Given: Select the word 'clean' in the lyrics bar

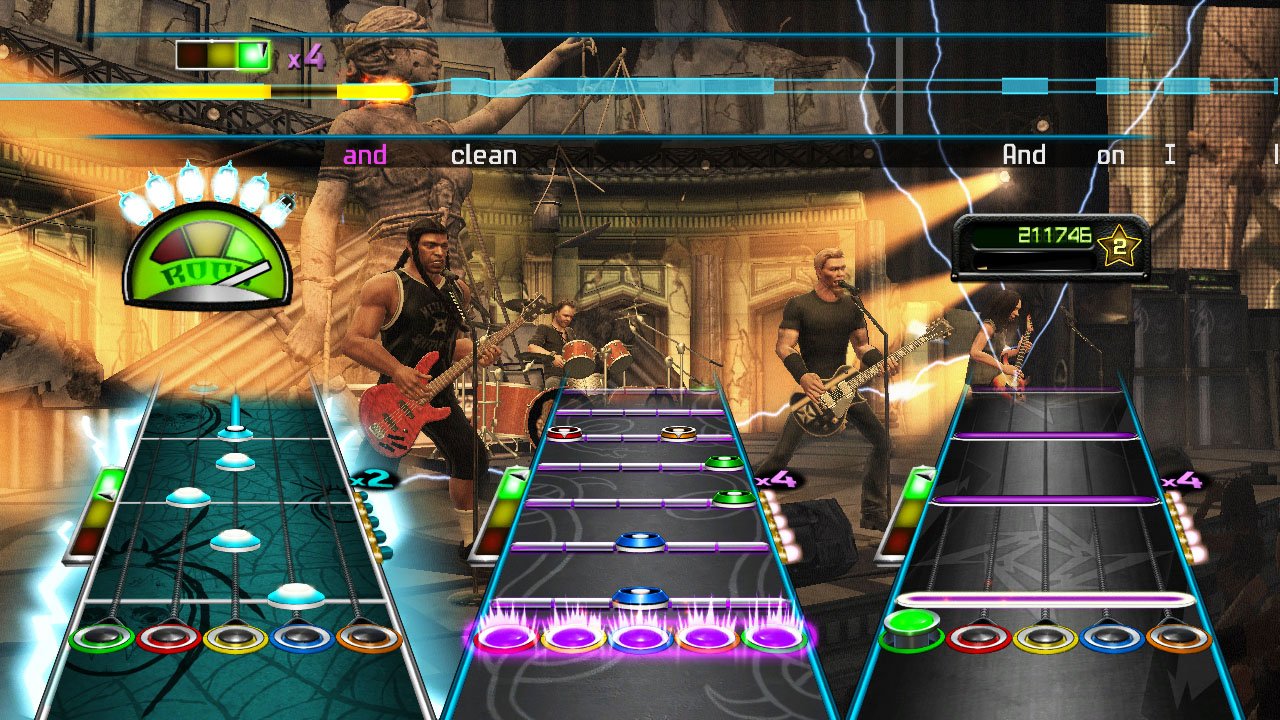Looking at the screenshot, I should tap(484, 154).
